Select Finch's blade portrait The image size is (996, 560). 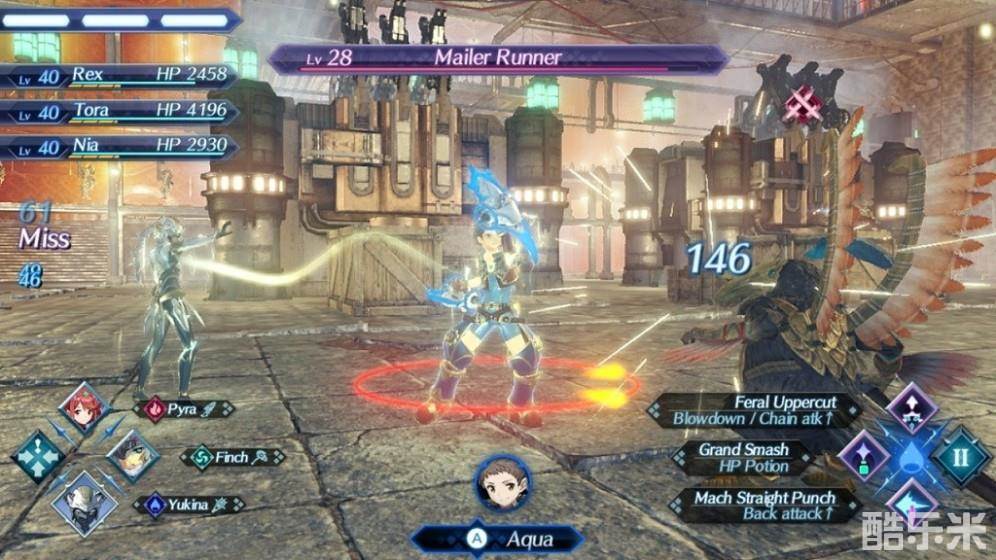point(132,456)
